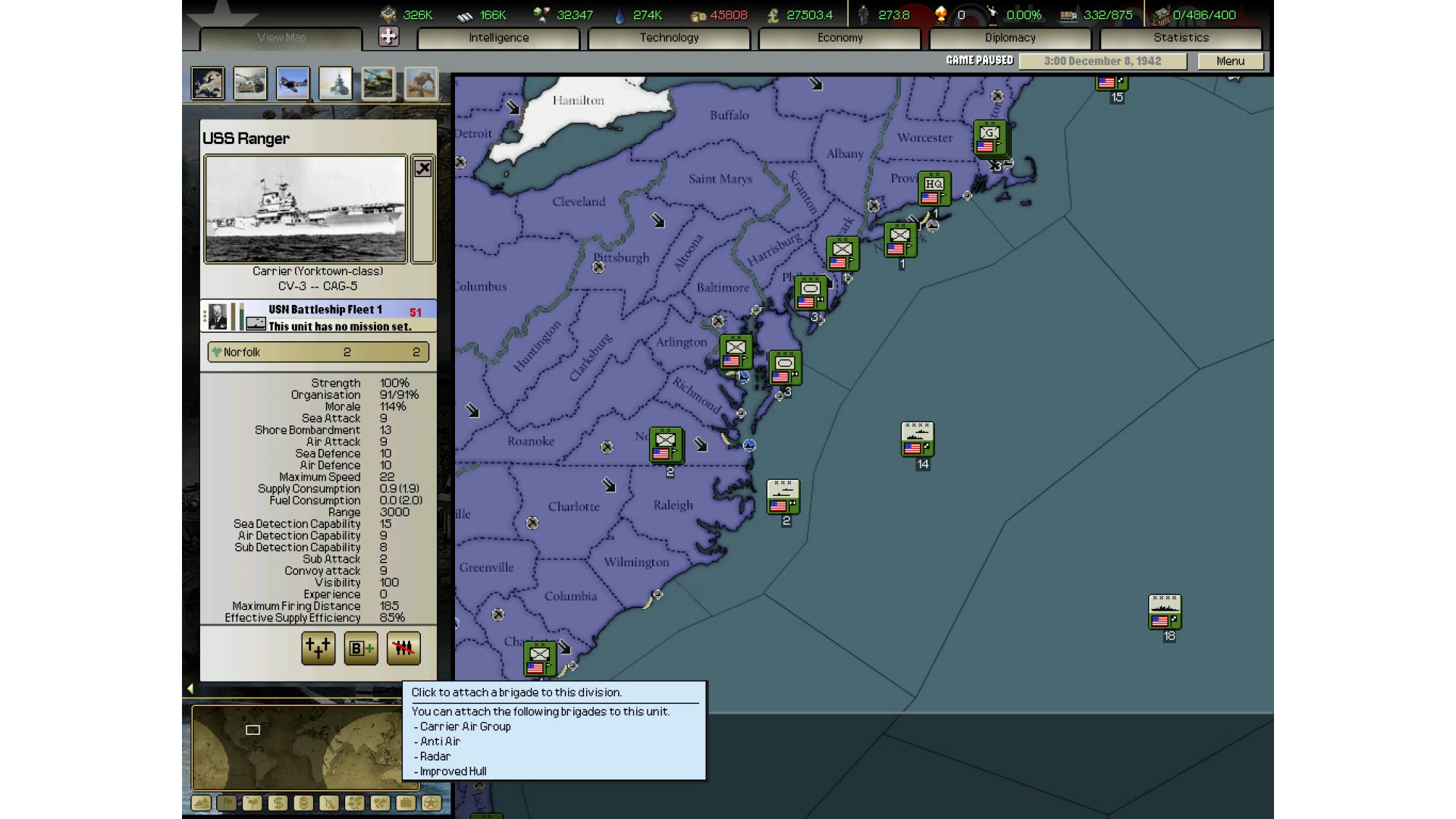This screenshot has height=819, width=1456.
Task: Click the world minimap
Action: coord(296,747)
